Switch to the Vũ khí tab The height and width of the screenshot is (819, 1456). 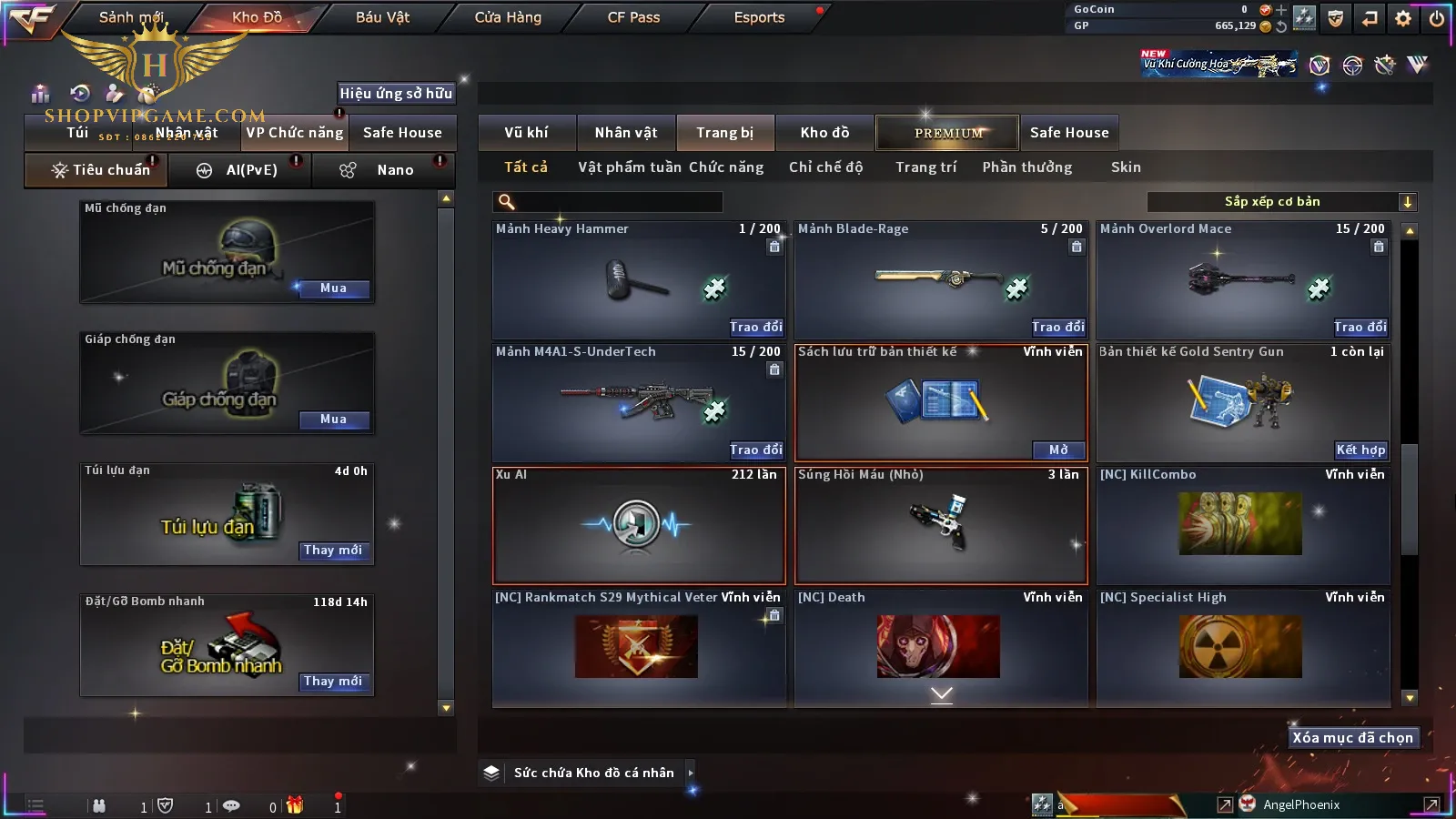click(x=526, y=133)
